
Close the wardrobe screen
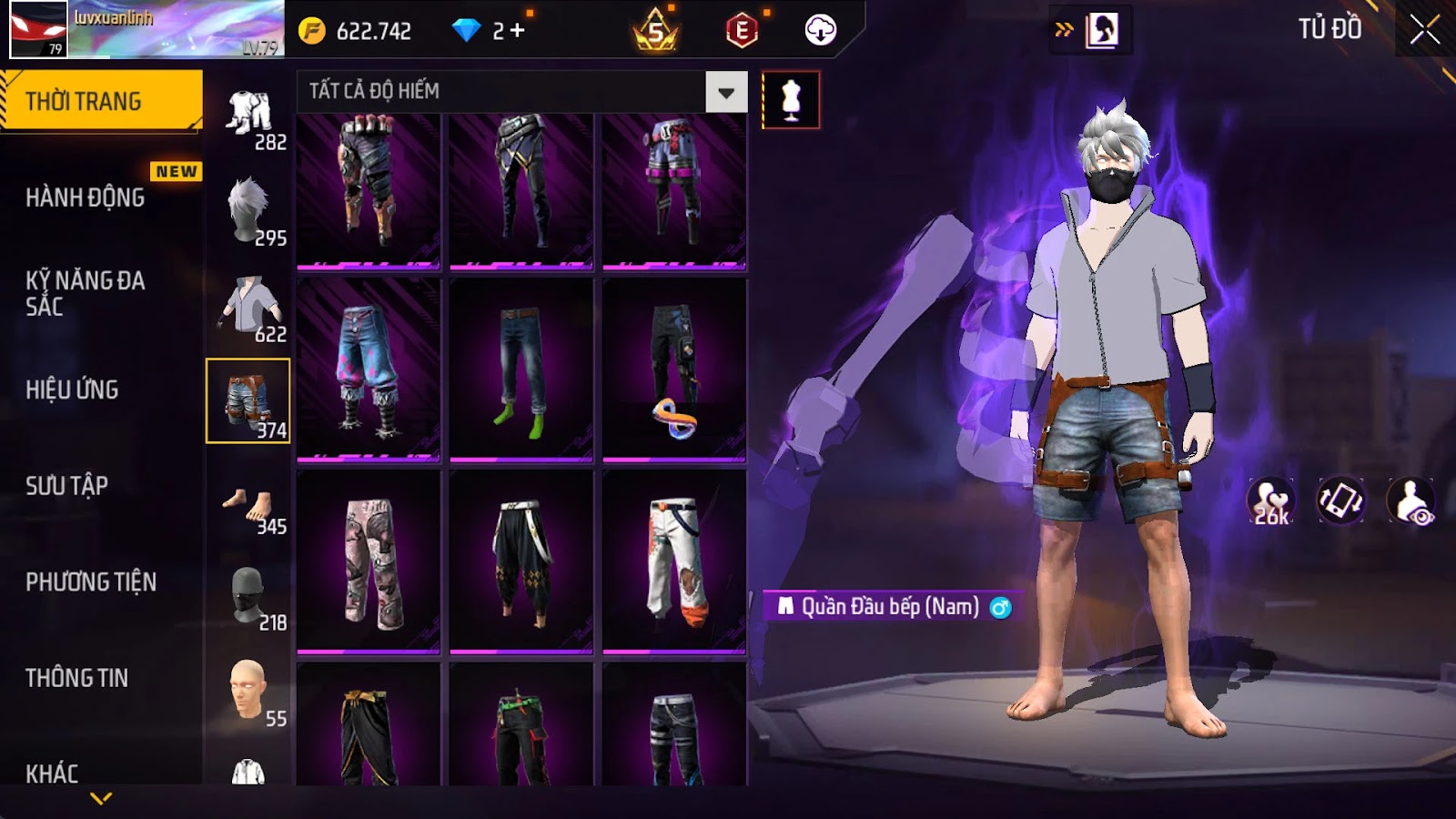(x=1424, y=30)
